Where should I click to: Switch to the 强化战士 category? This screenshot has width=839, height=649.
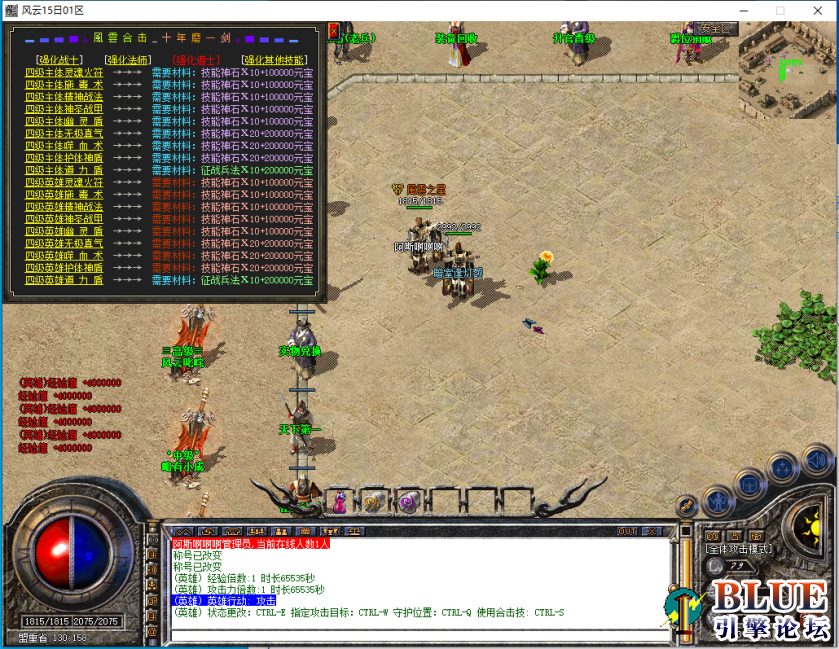58,60
